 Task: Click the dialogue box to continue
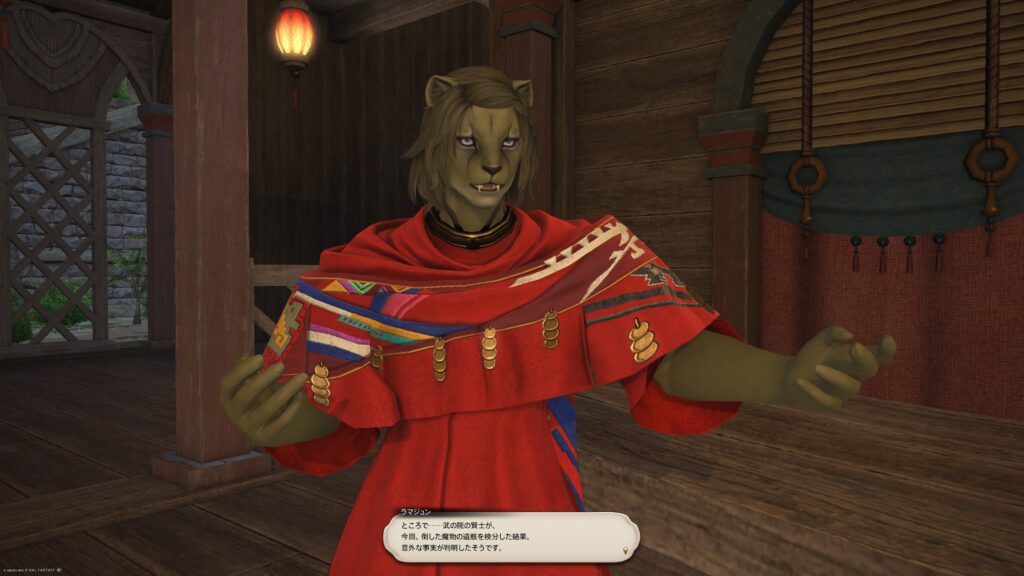[510, 537]
